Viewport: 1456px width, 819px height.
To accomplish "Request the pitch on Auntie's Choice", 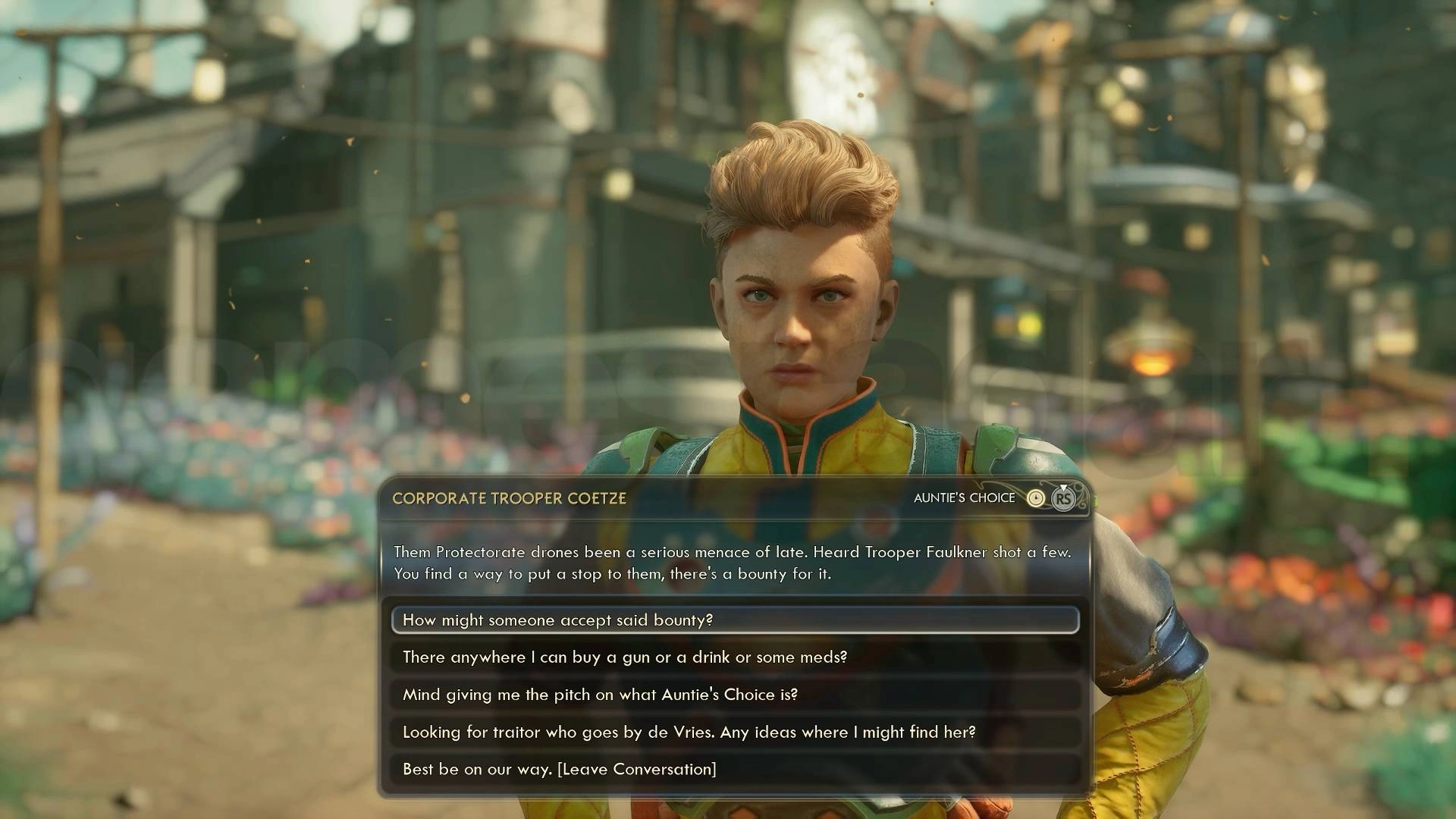I will [x=734, y=694].
